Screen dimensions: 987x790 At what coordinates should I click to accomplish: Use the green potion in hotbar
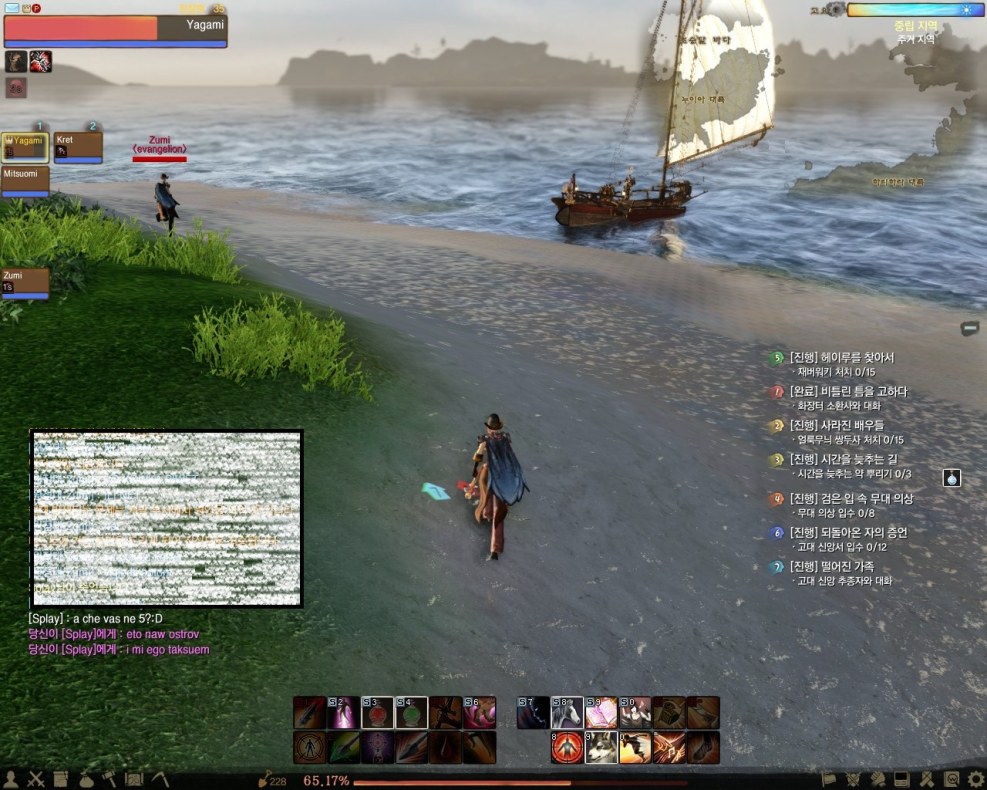(411, 713)
